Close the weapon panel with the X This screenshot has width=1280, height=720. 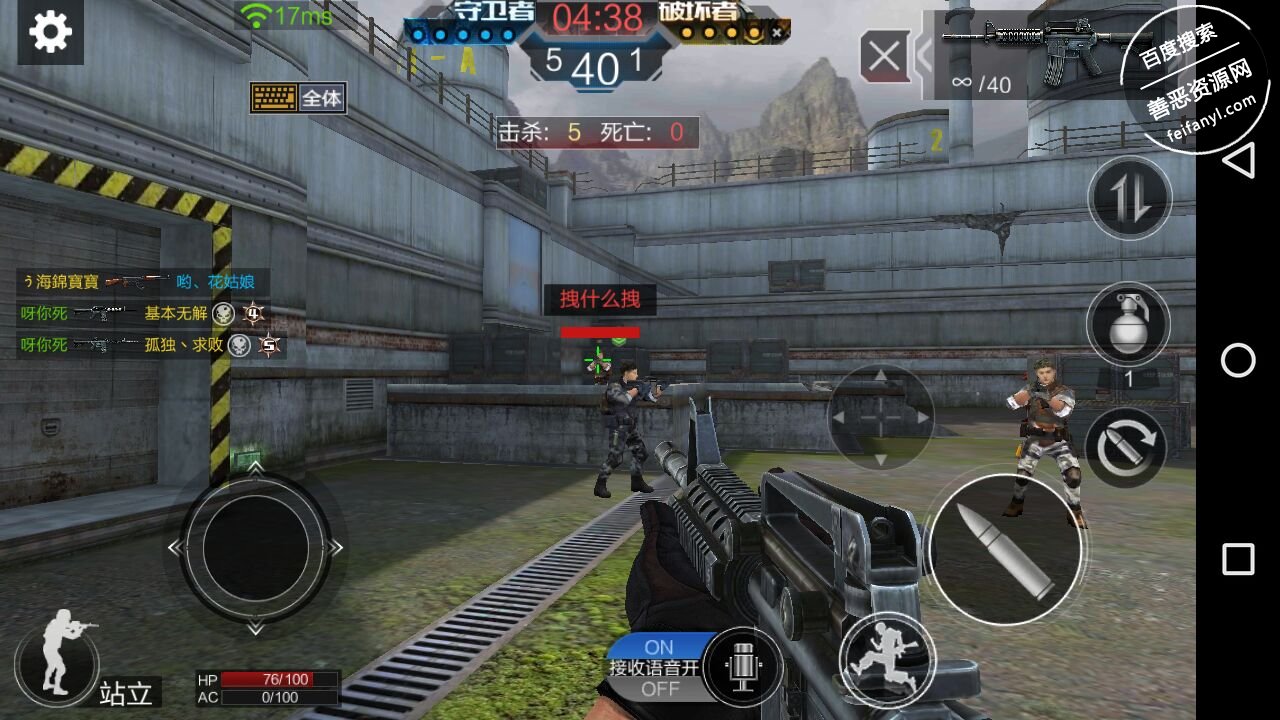[884, 56]
